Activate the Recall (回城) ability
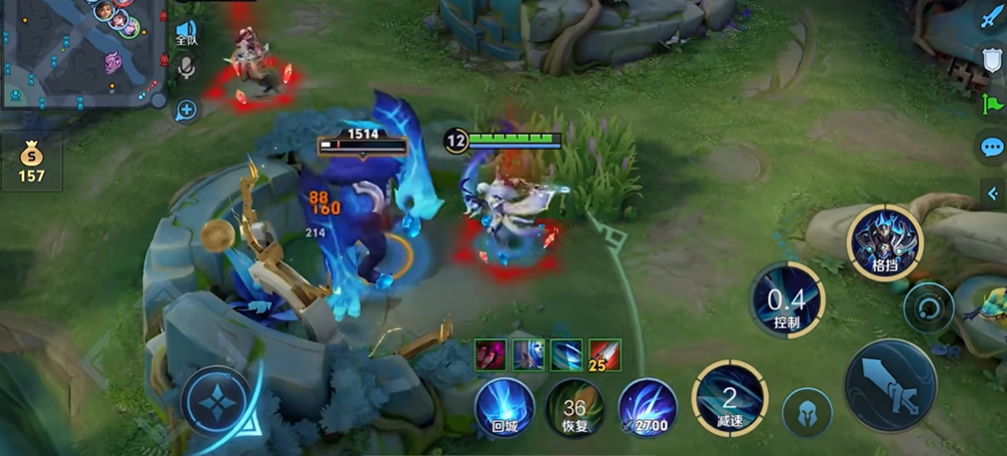 click(x=504, y=408)
